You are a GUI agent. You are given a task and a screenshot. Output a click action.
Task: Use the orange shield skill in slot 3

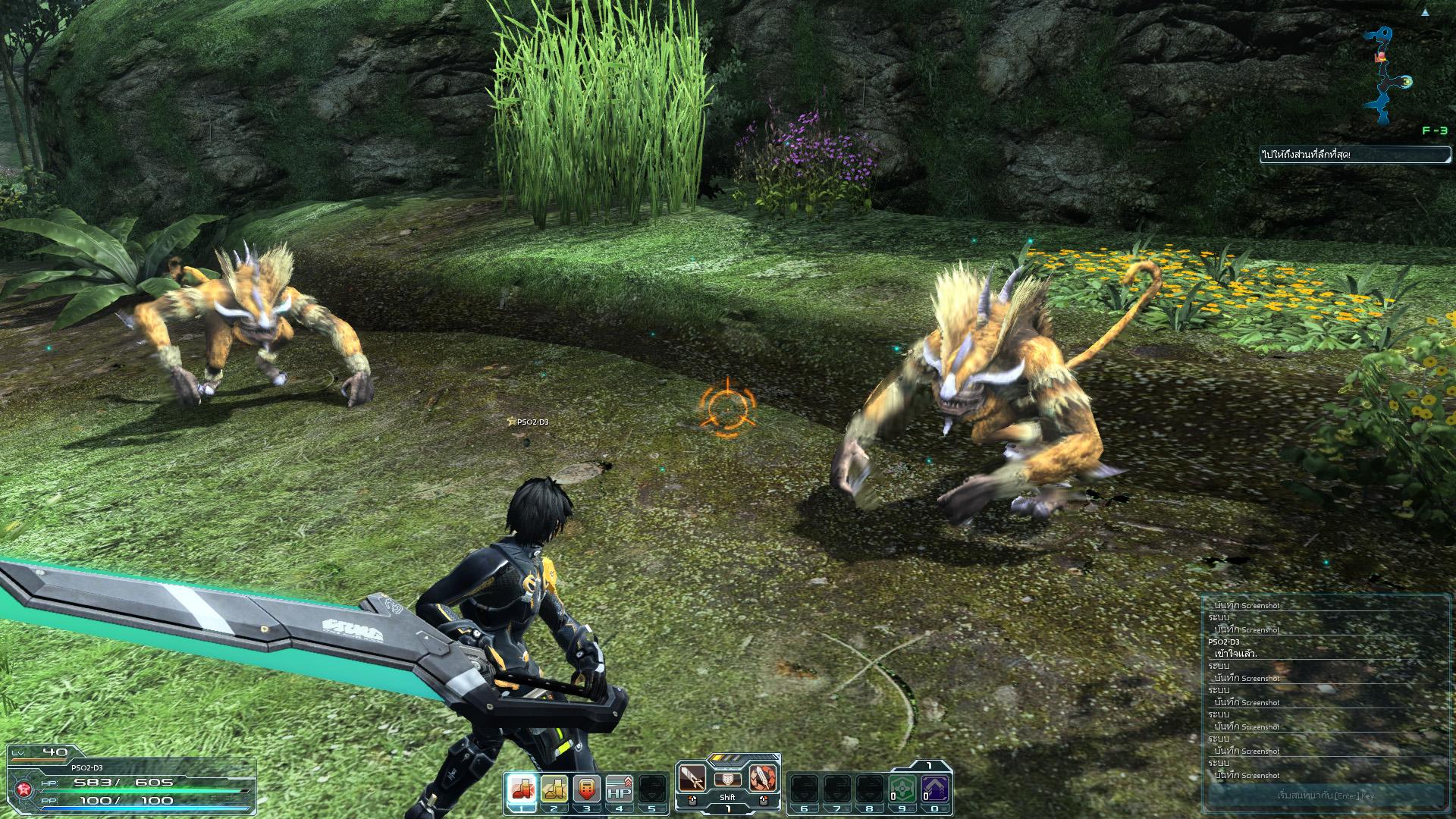coord(587,789)
